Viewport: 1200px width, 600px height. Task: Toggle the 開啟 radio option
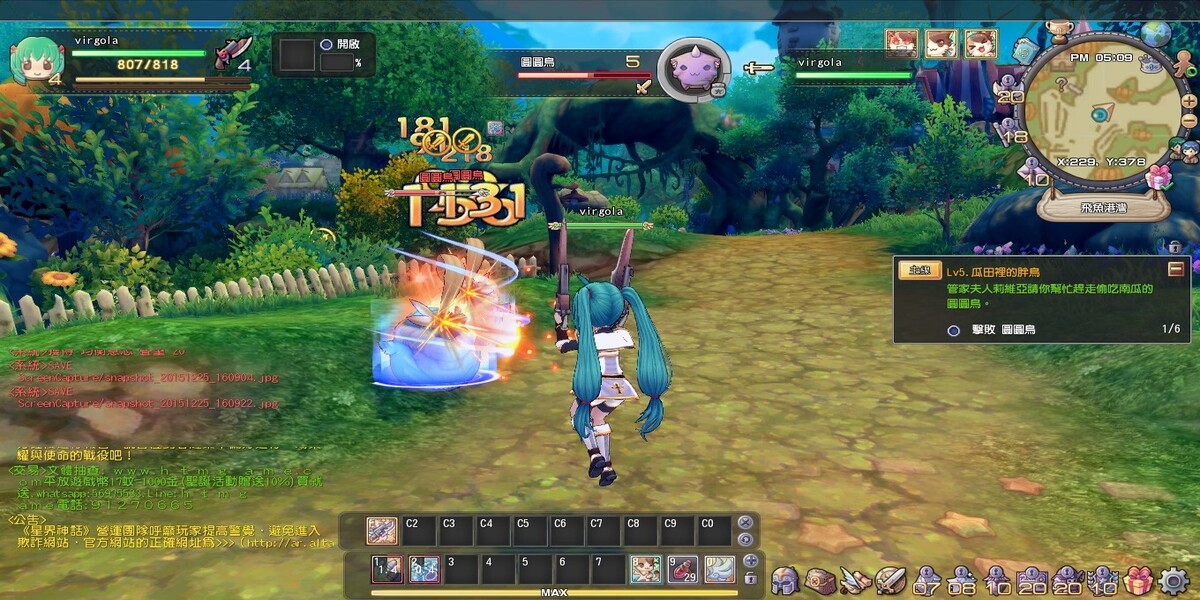(326, 45)
